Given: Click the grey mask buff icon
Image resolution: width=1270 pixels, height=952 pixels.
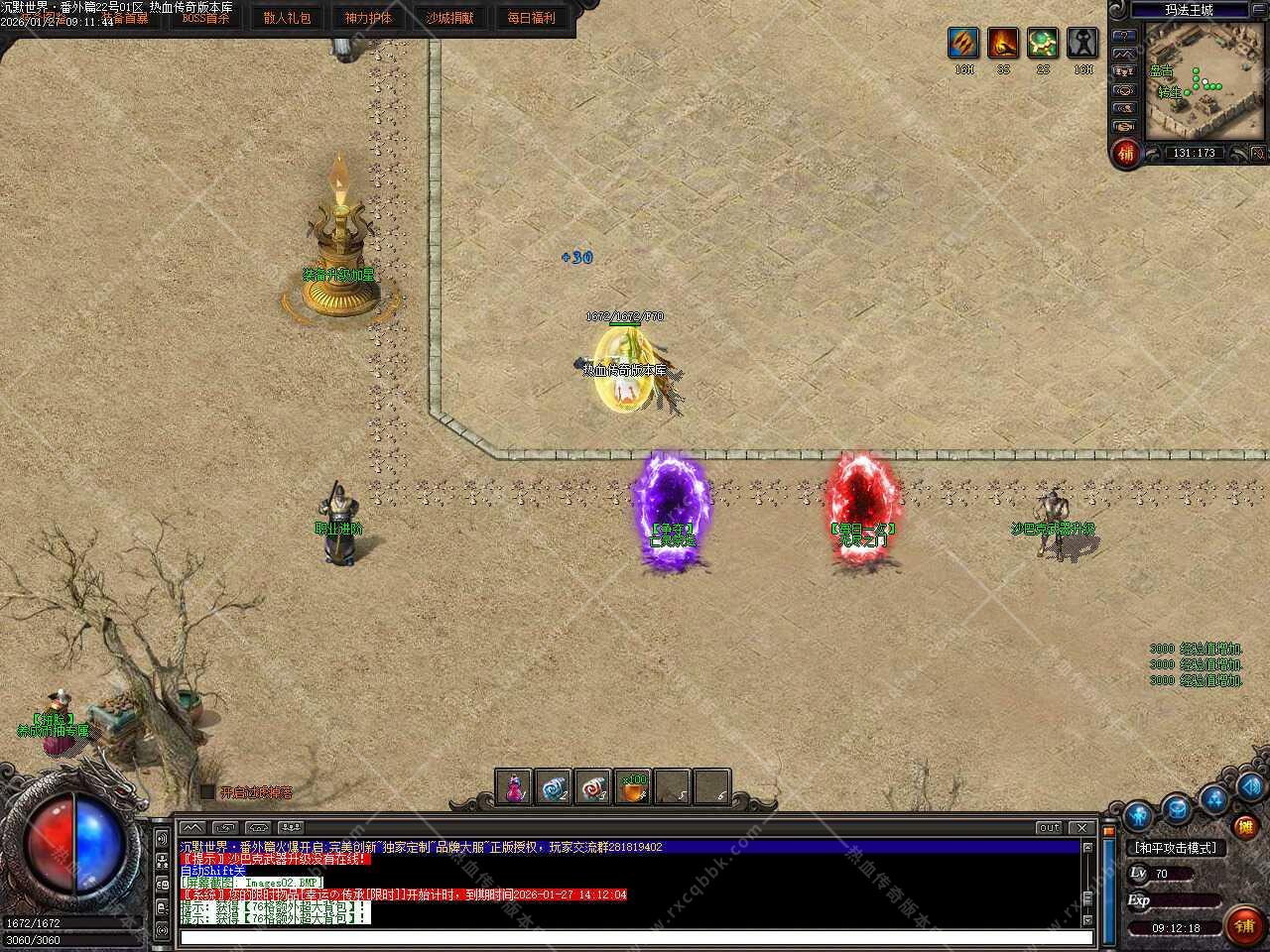Looking at the screenshot, I should point(1082,43).
